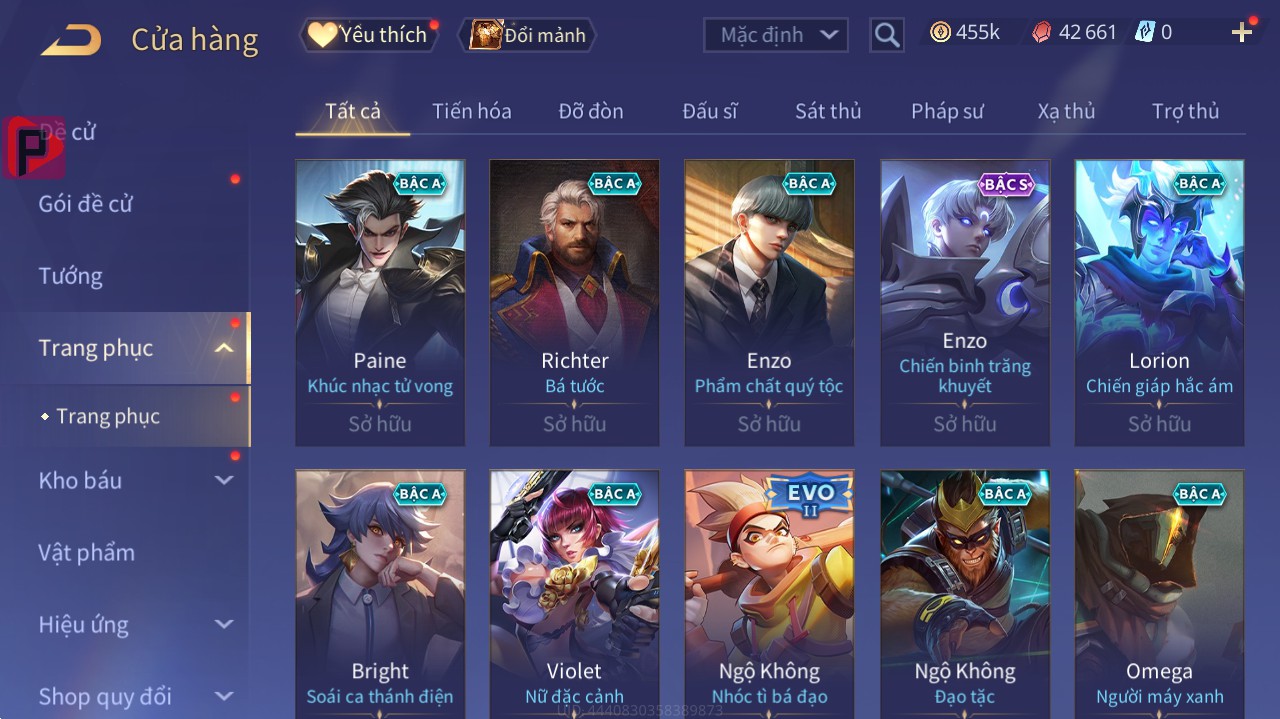1280x719 pixels.
Task: Open Đổi mảnh fragment exchange
Action: [x=527, y=35]
